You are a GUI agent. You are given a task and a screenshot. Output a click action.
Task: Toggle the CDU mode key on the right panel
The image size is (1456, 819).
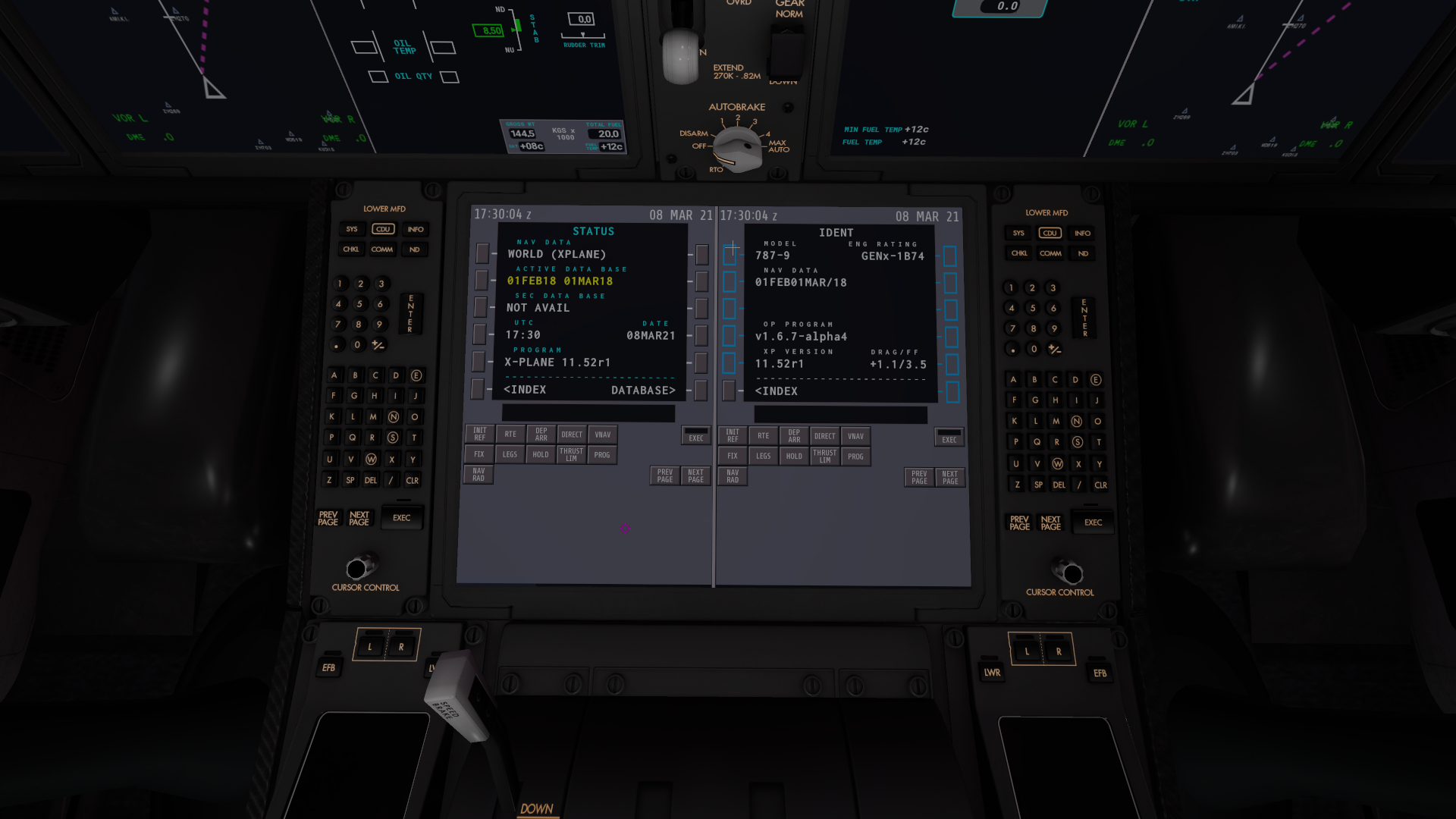tap(1050, 233)
